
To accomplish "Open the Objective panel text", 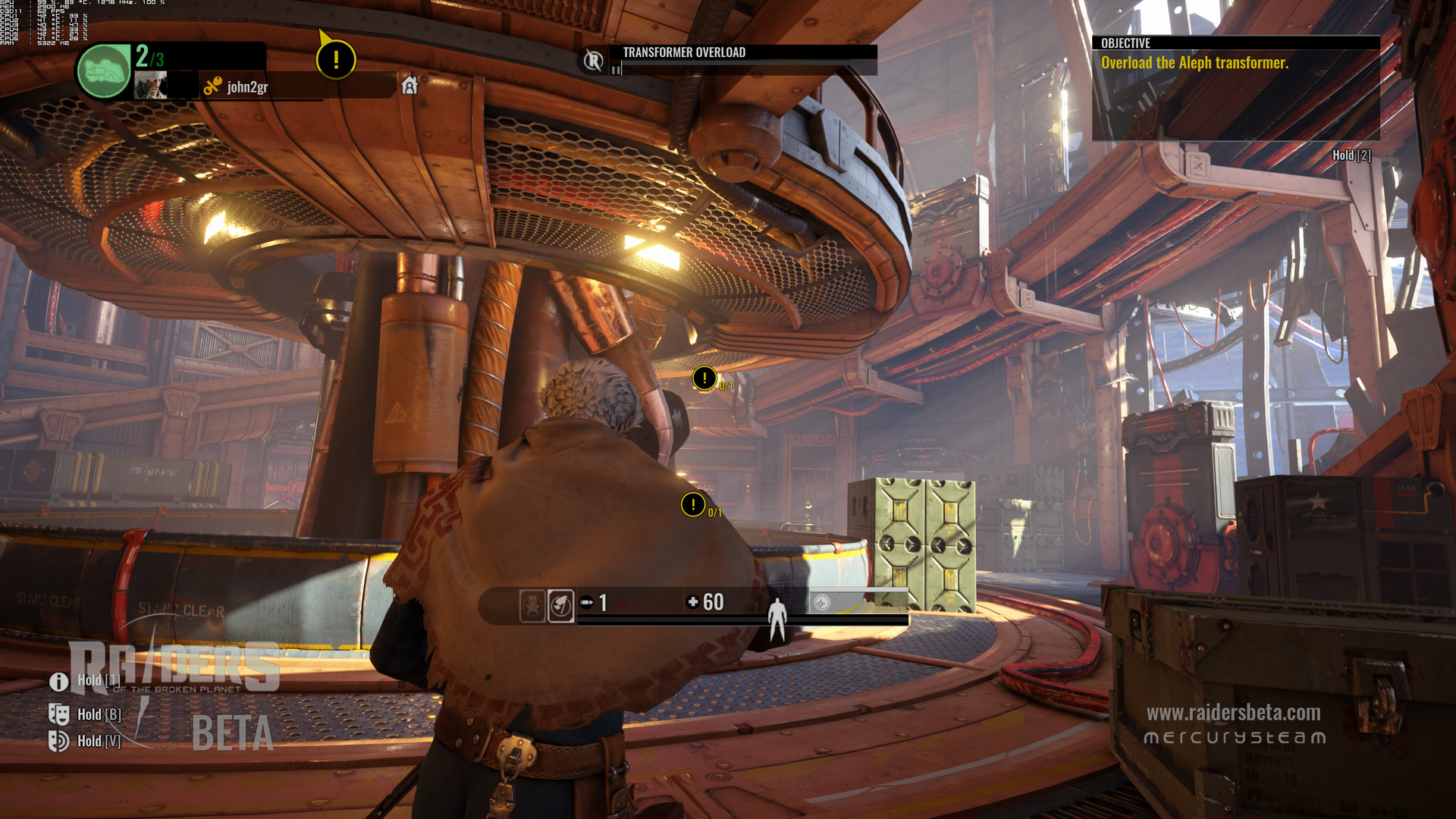I will [1194, 63].
